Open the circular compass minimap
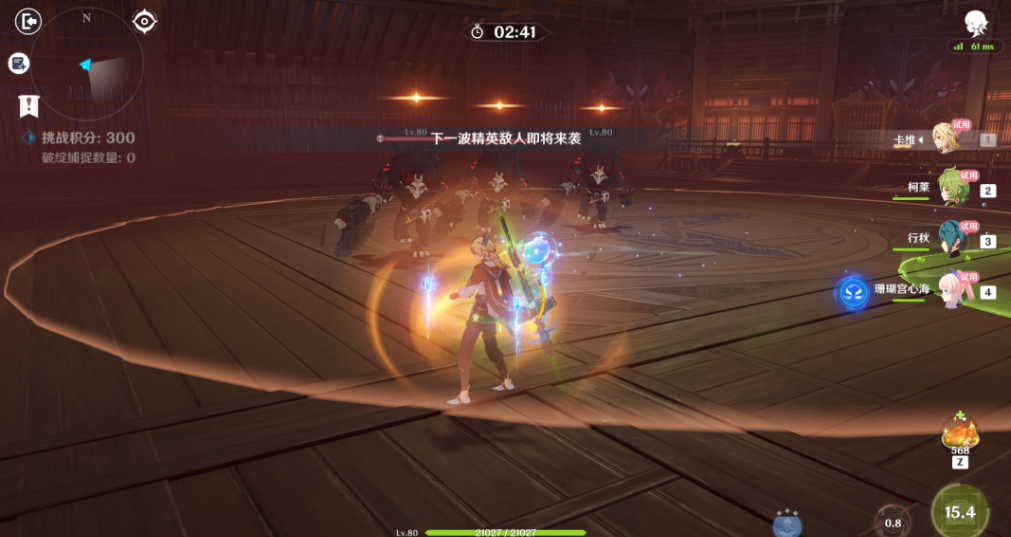This screenshot has height=537, width=1011. [x=86, y=64]
